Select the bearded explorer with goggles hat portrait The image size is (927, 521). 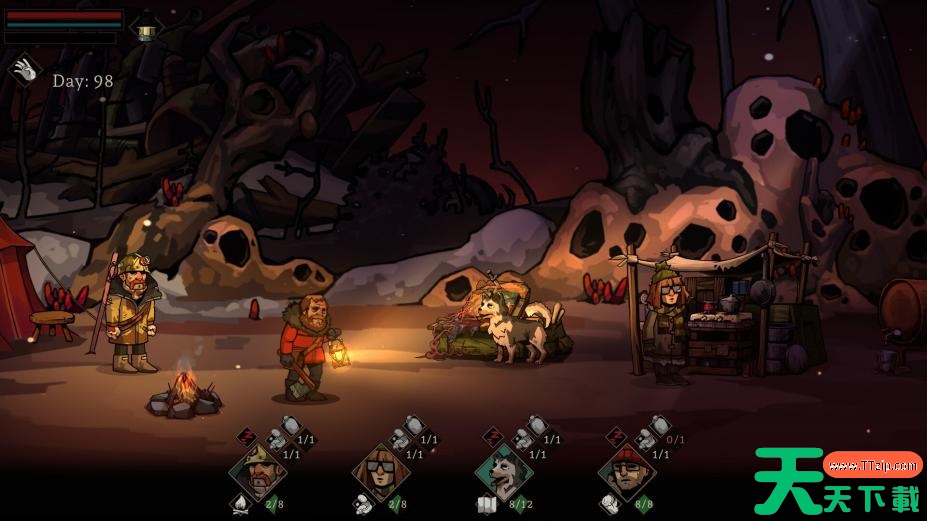(x=257, y=469)
